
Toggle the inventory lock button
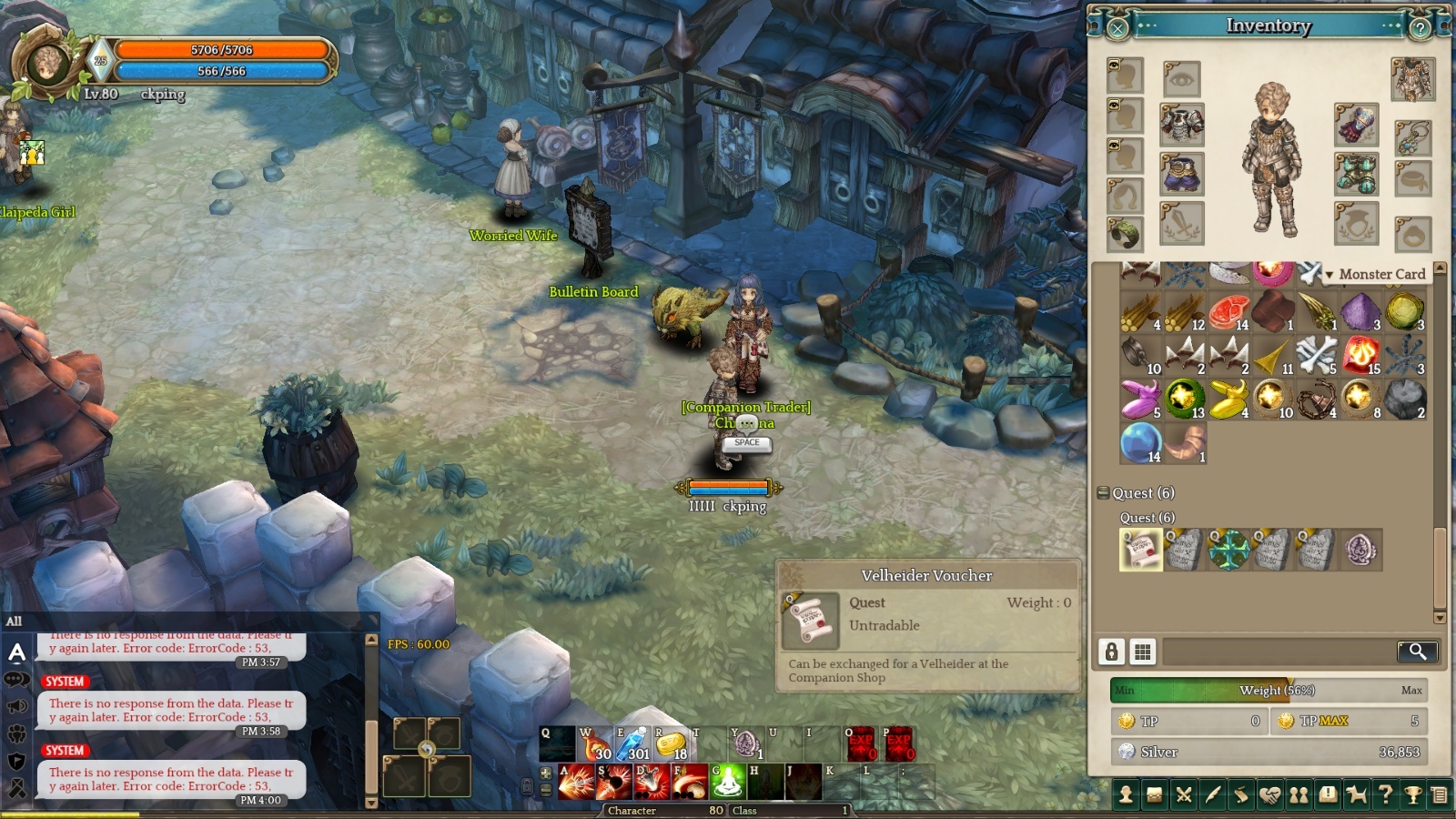tap(1111, 652)
